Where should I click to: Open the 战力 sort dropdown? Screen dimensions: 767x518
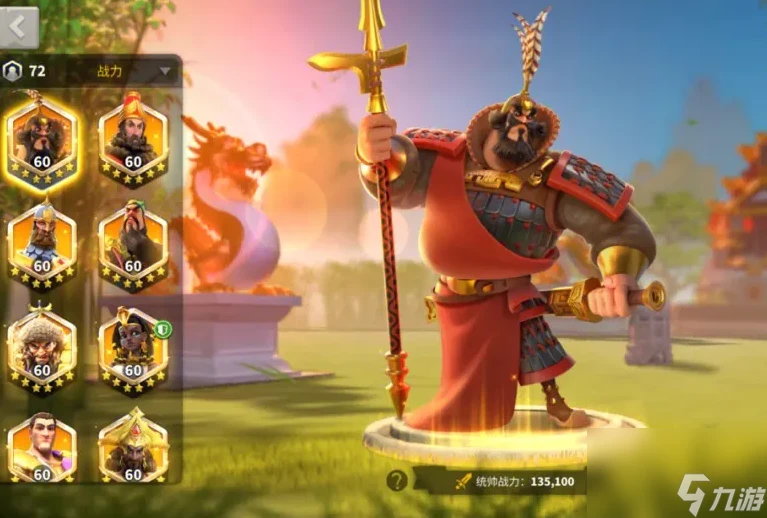[165, 72]
